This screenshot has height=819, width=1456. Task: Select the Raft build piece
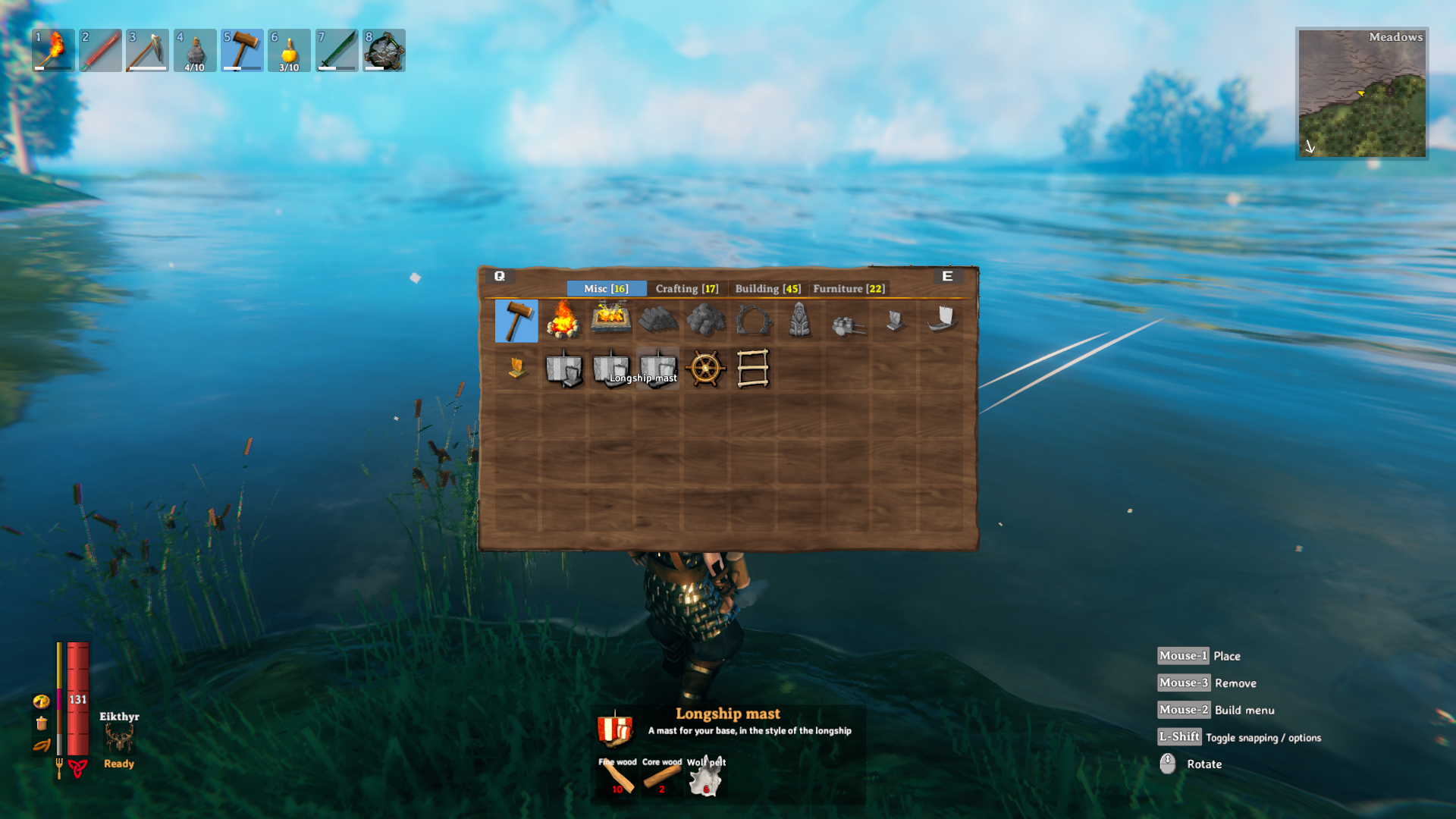tap(893, 321)
